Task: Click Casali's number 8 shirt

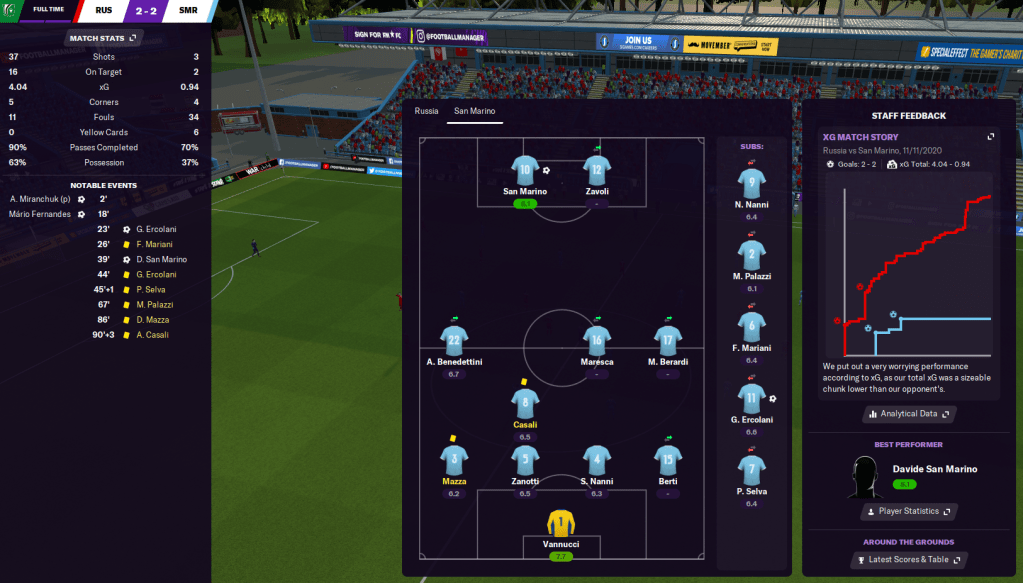Action: point(524,403)
